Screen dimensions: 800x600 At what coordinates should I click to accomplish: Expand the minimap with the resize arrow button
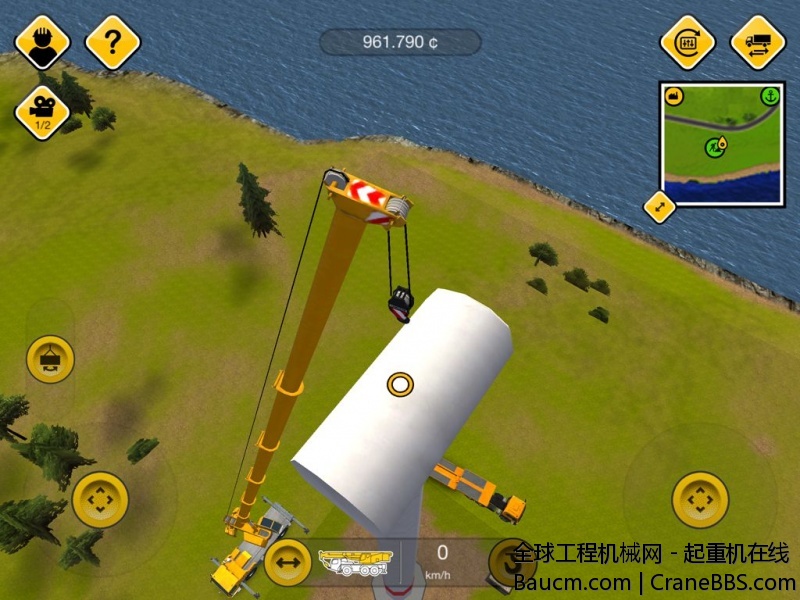click(x=659, y=207)
